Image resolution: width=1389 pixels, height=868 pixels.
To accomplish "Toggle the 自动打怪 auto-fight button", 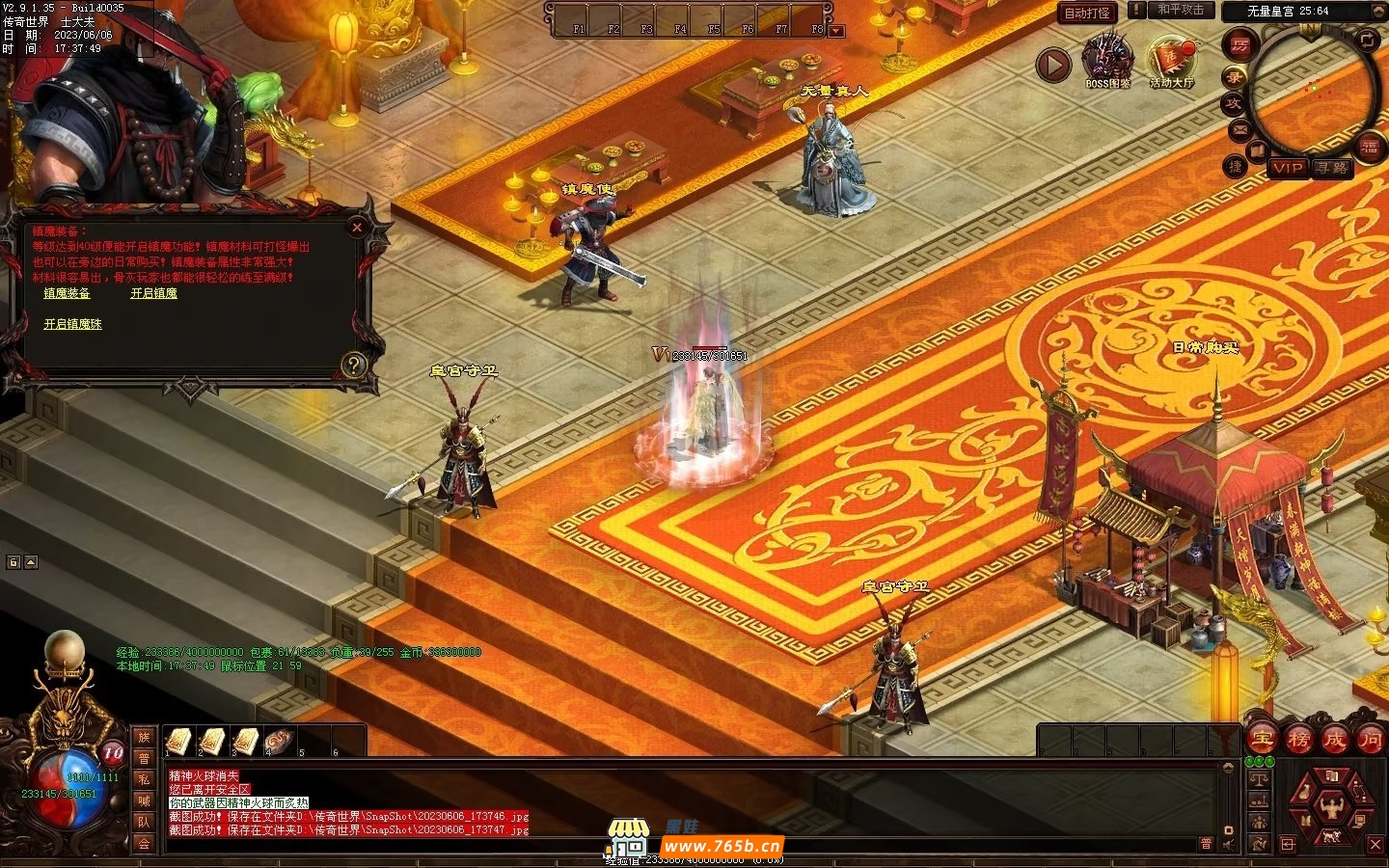I will 1087,13.
